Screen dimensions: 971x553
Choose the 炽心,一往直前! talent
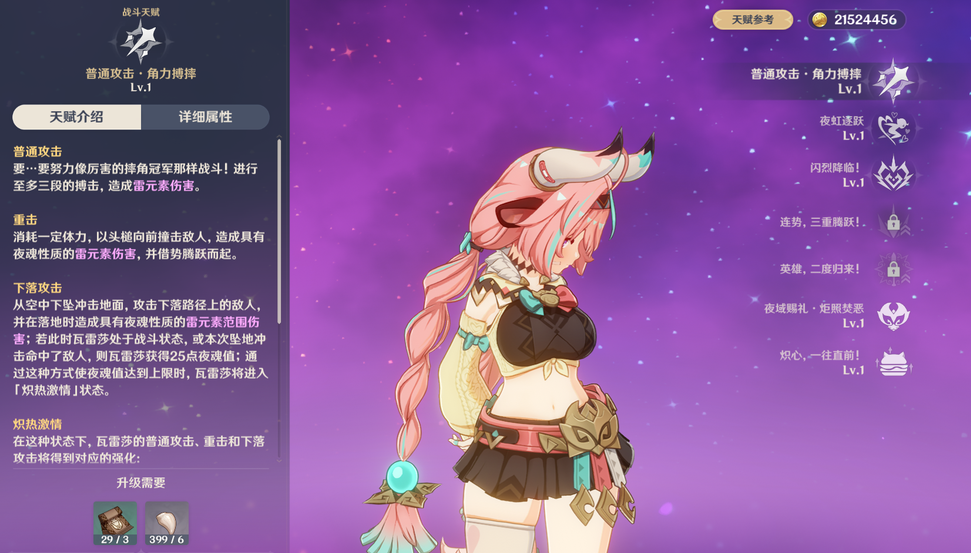click(892, 362)
